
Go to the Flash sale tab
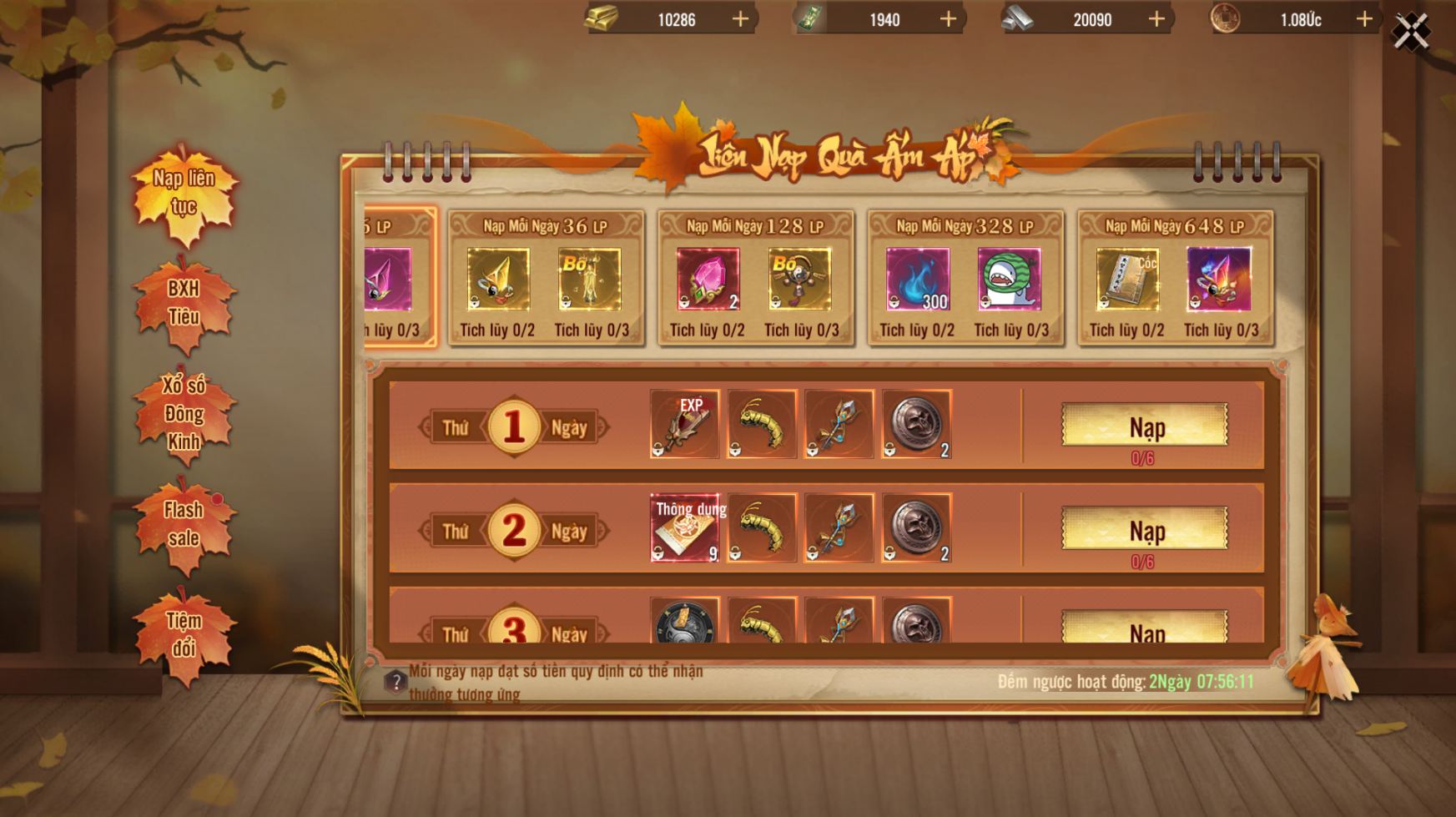click(x=184, y=524)
